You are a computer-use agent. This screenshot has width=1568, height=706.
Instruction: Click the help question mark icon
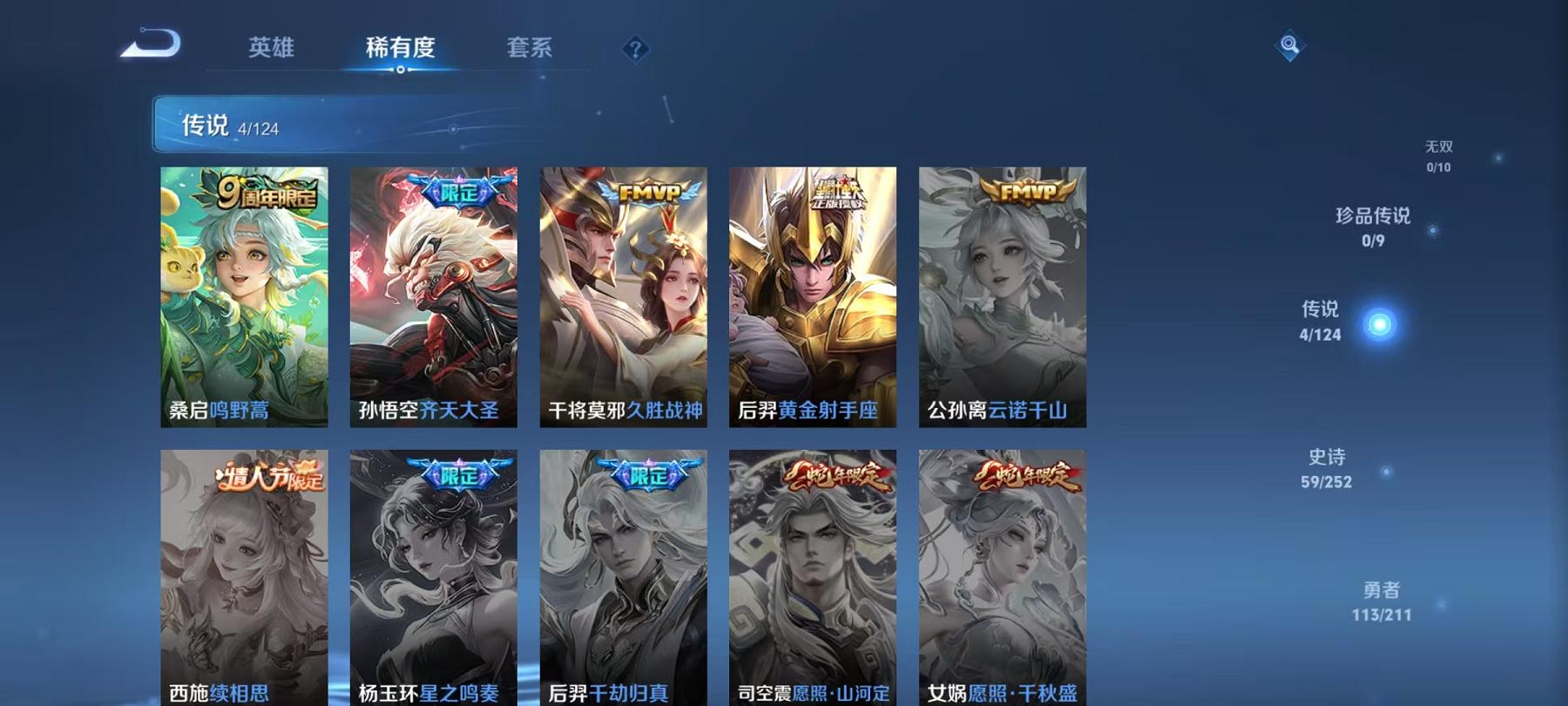click(635, 48)
